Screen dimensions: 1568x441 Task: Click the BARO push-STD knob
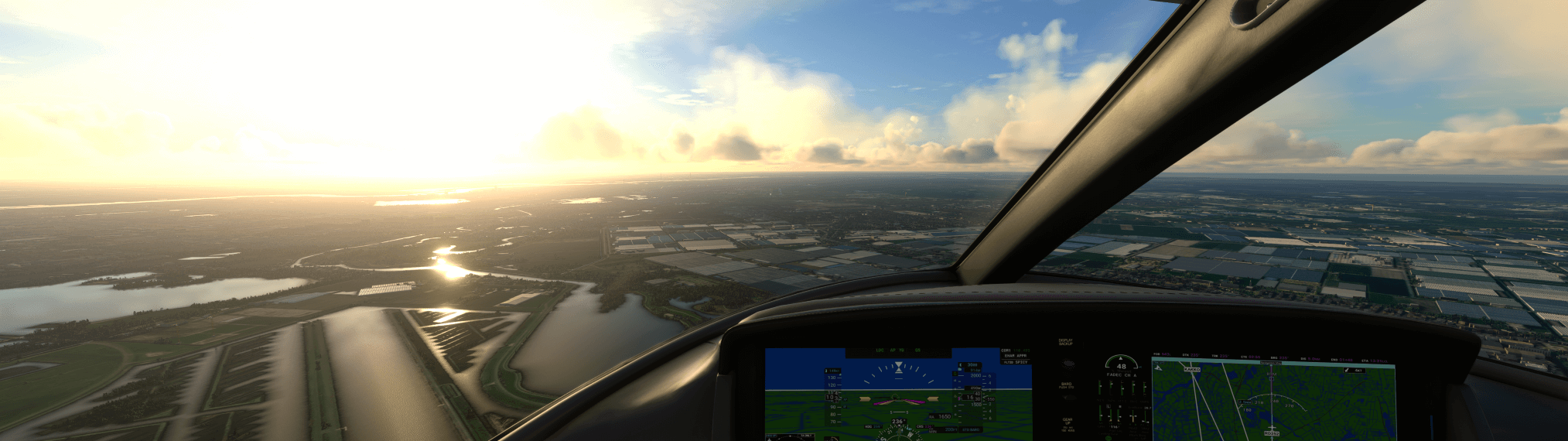(1067, 398)
